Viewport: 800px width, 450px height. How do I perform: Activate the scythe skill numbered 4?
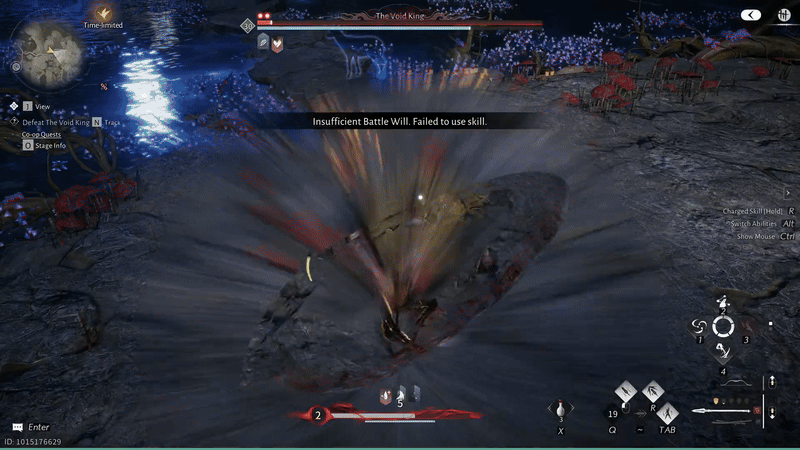tap(722, 351)
